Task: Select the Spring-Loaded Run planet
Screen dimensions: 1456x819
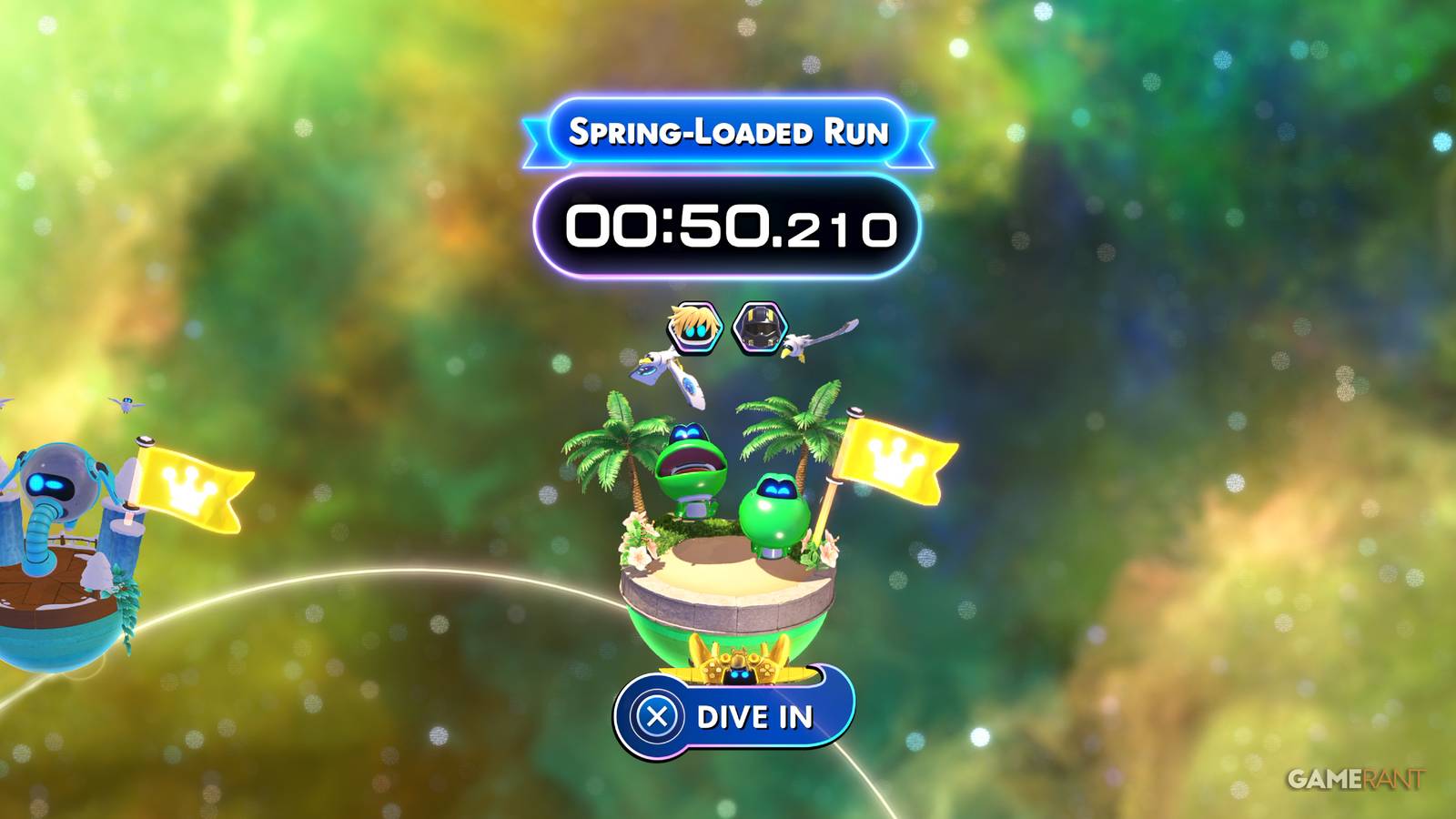Action: pos(728,564)
